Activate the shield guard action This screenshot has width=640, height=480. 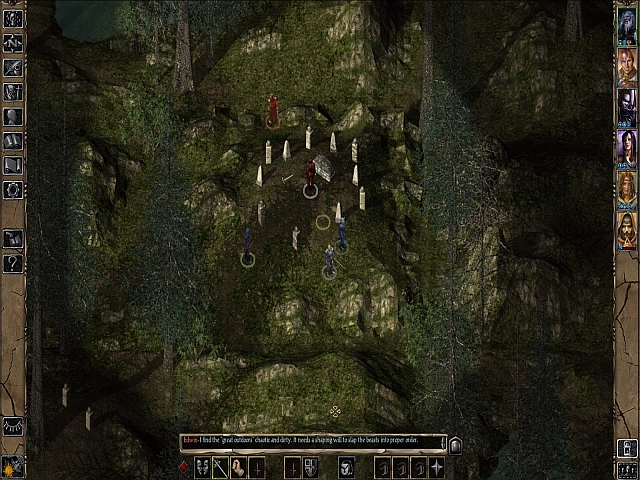310,467
